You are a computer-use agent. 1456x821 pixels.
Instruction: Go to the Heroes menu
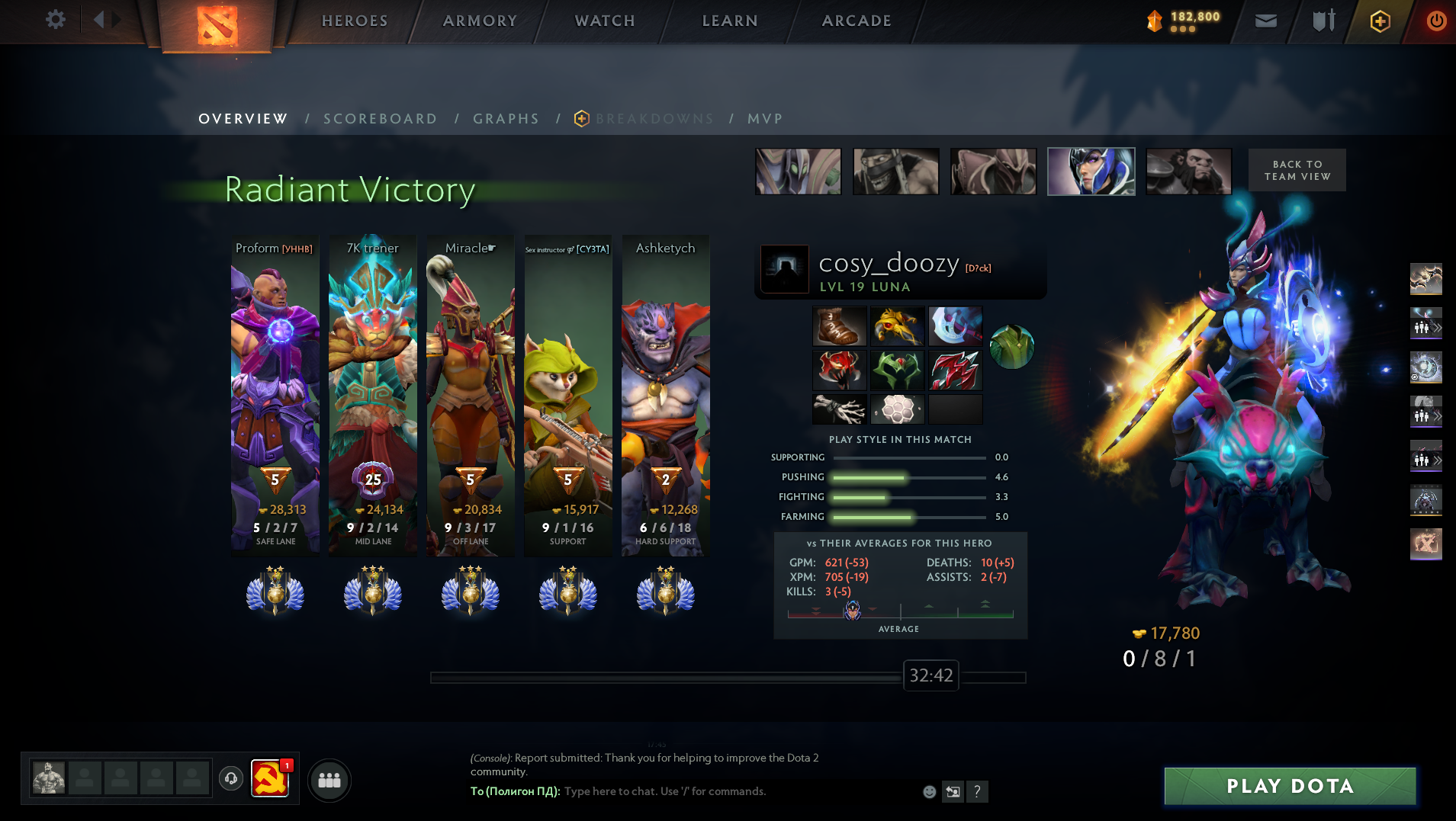click(355, 21)
